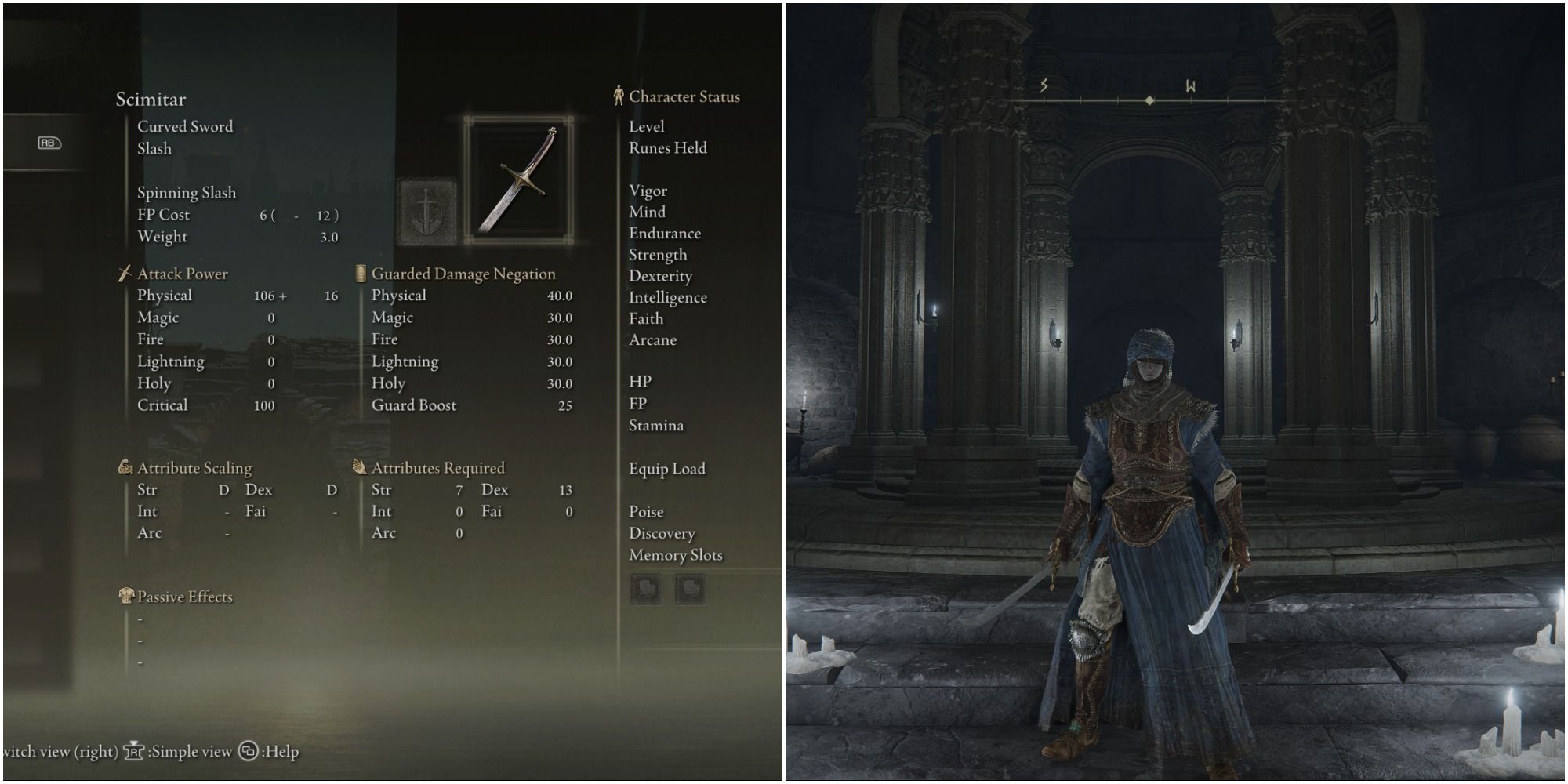The width and height of the screenshot is (1568, 784).
Task: Expand the Spinning Slash skill description
Action: (188, 192)
